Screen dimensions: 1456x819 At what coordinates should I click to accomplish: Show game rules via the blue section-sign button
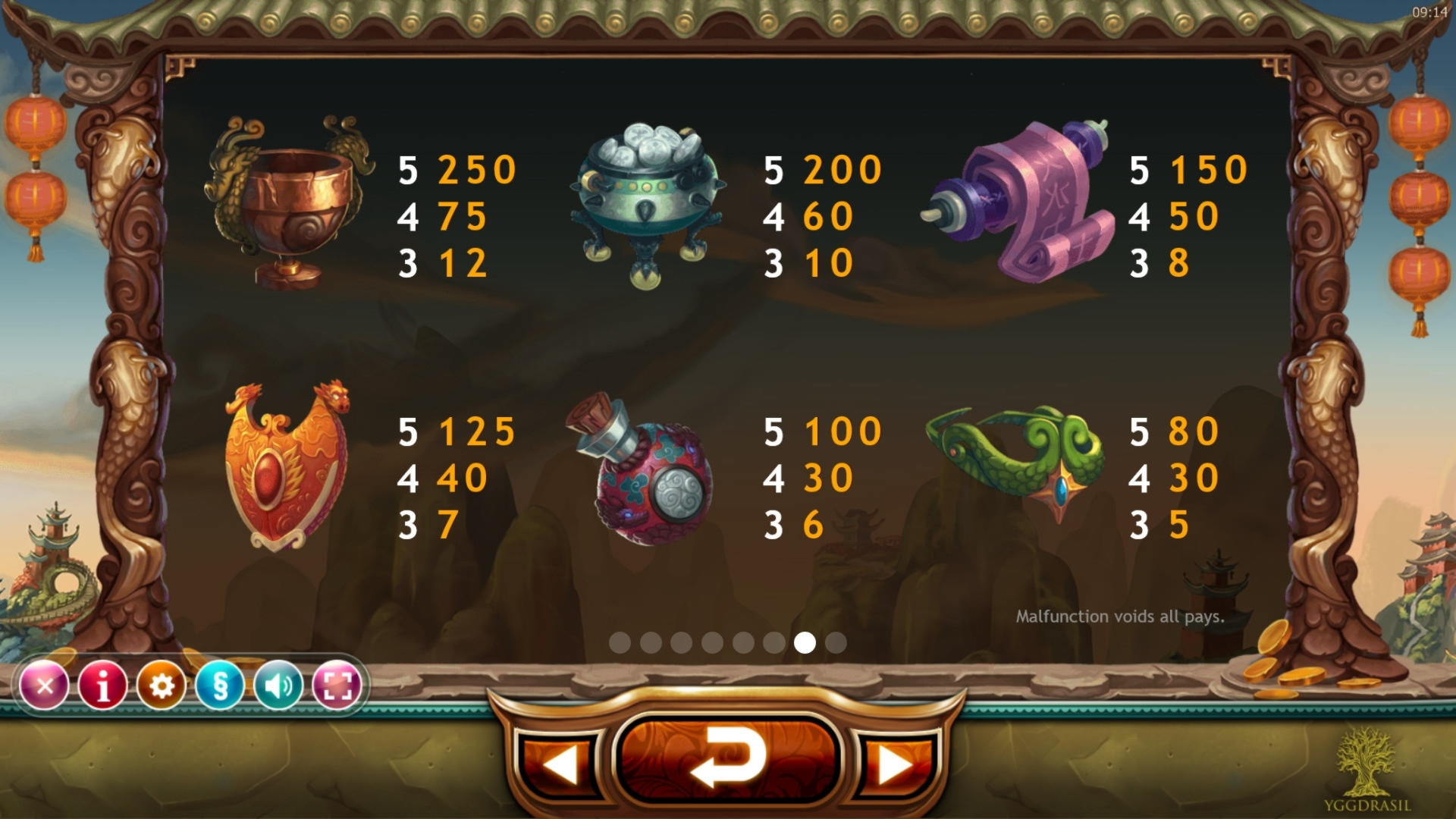point(220,686)
